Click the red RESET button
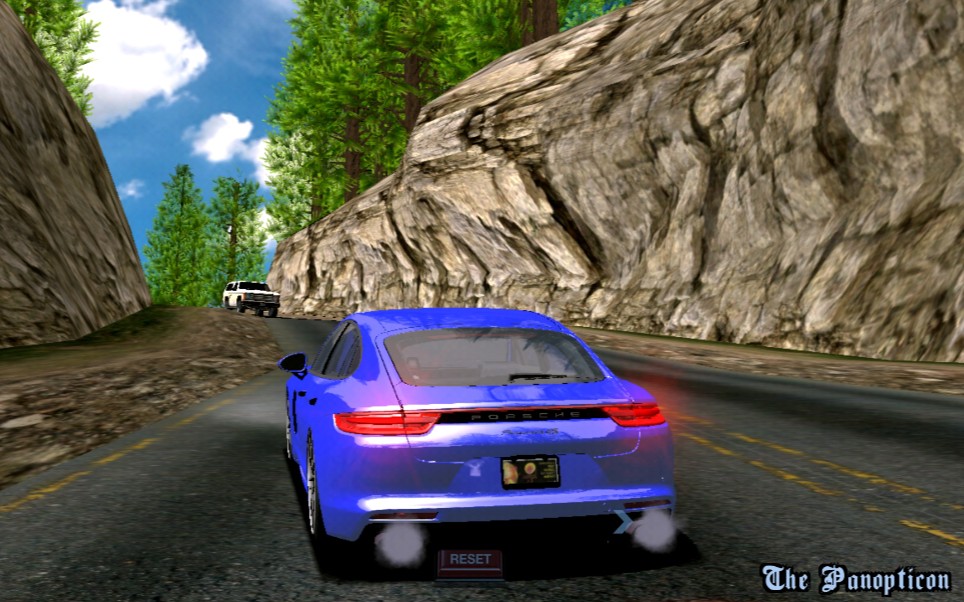 [469, 561]
